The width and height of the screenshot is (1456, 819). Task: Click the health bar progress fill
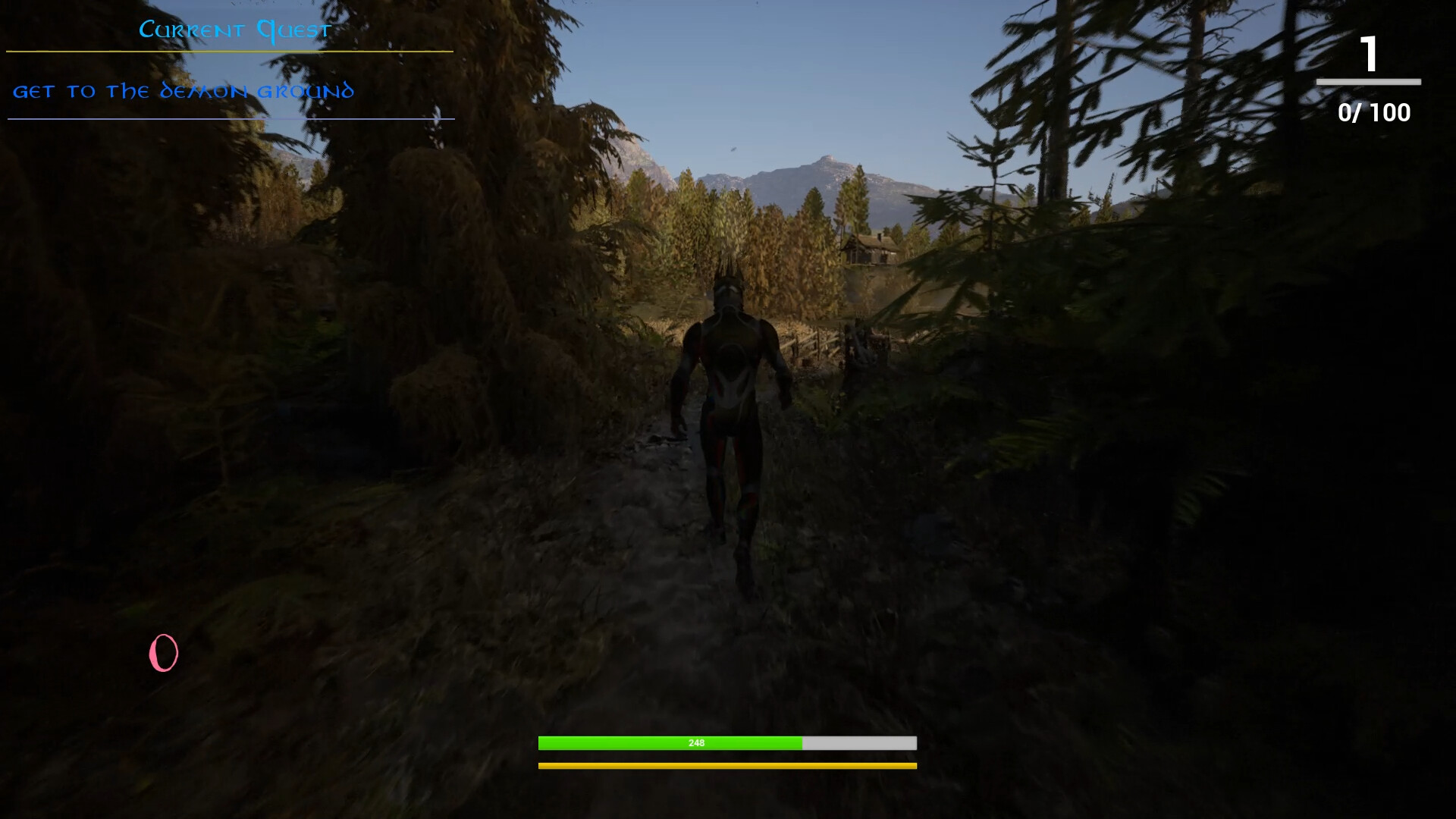[667, 744]
